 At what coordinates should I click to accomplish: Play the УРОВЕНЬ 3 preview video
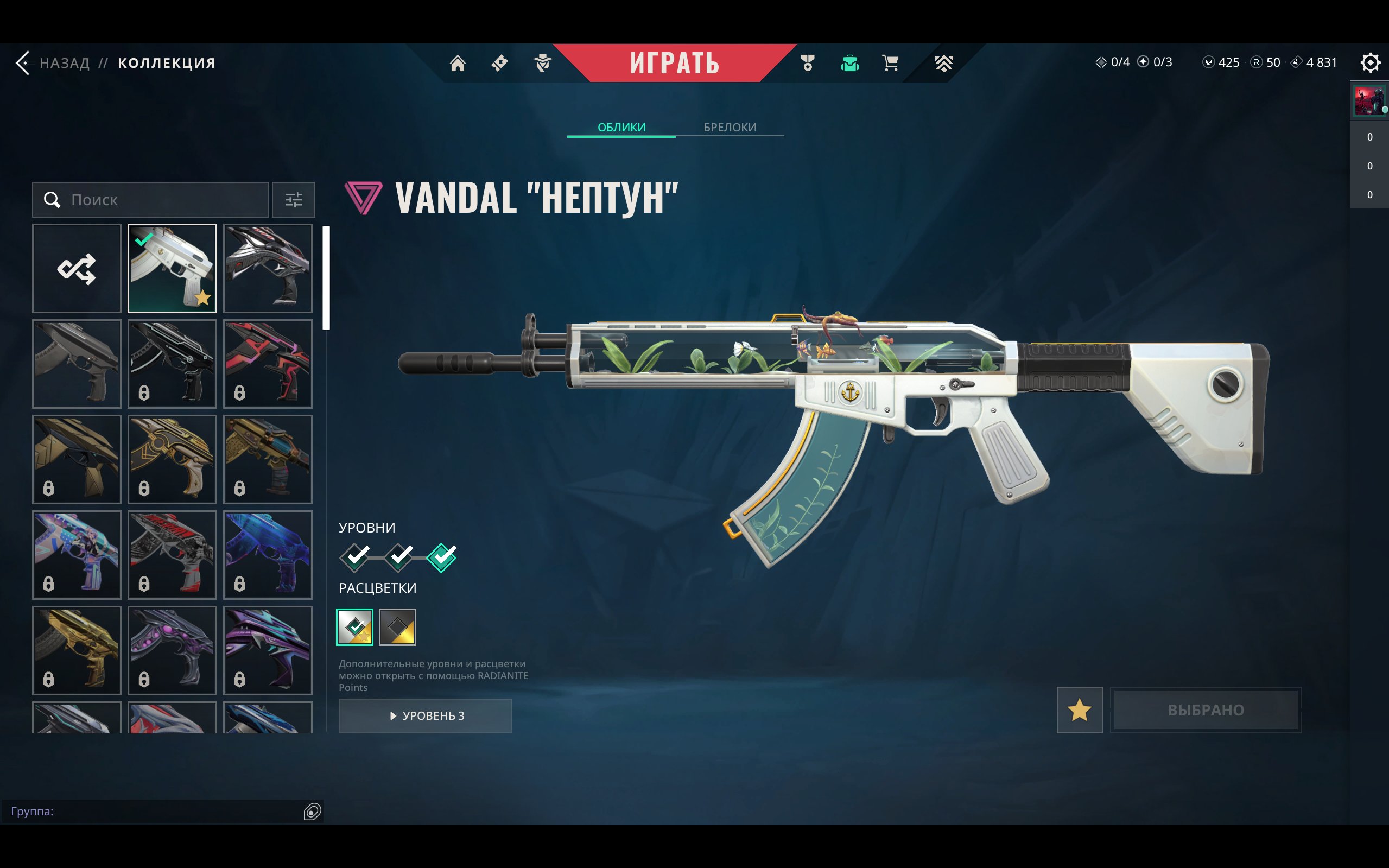[x=426, y=715]
